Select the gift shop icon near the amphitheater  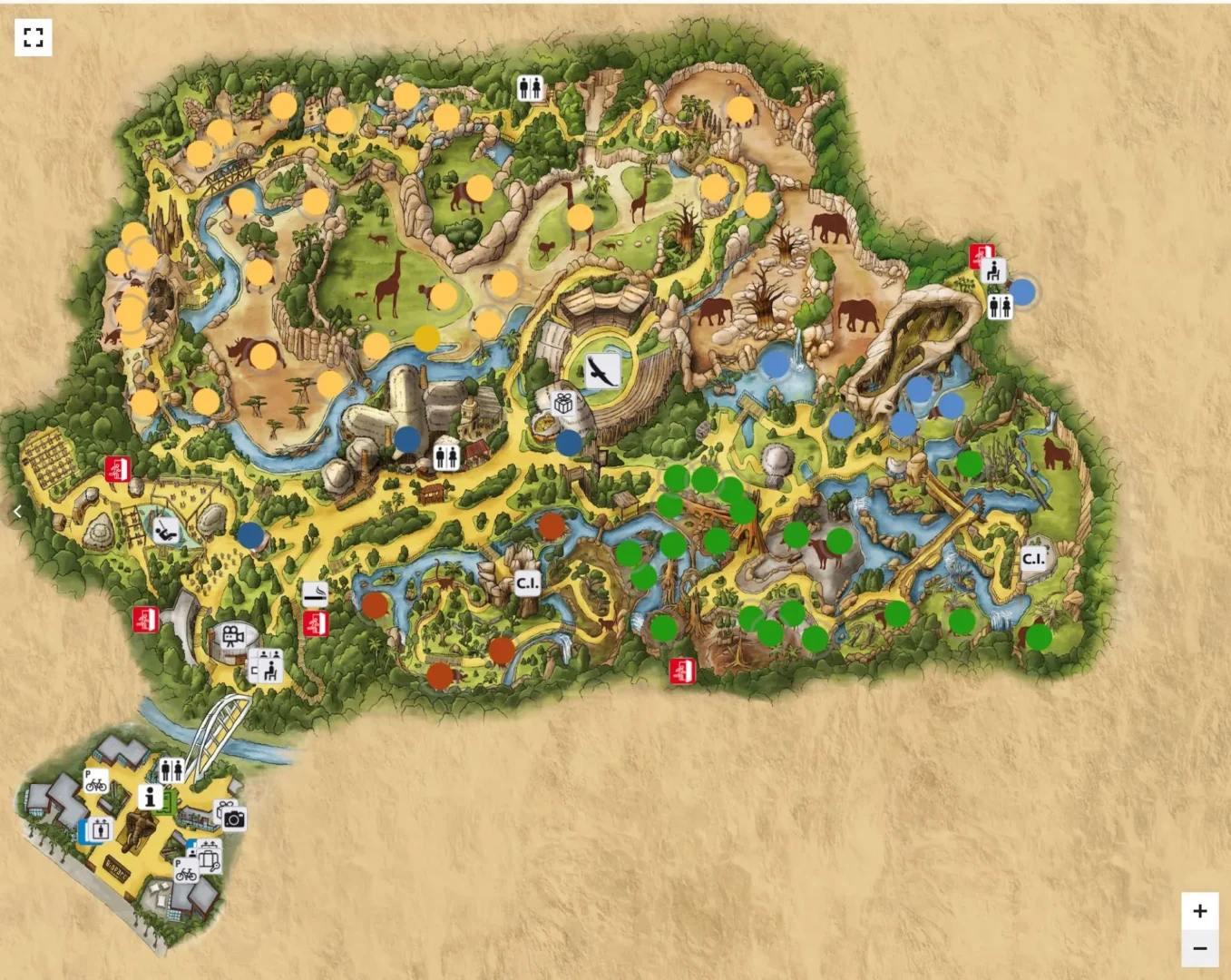pos(563,405)
